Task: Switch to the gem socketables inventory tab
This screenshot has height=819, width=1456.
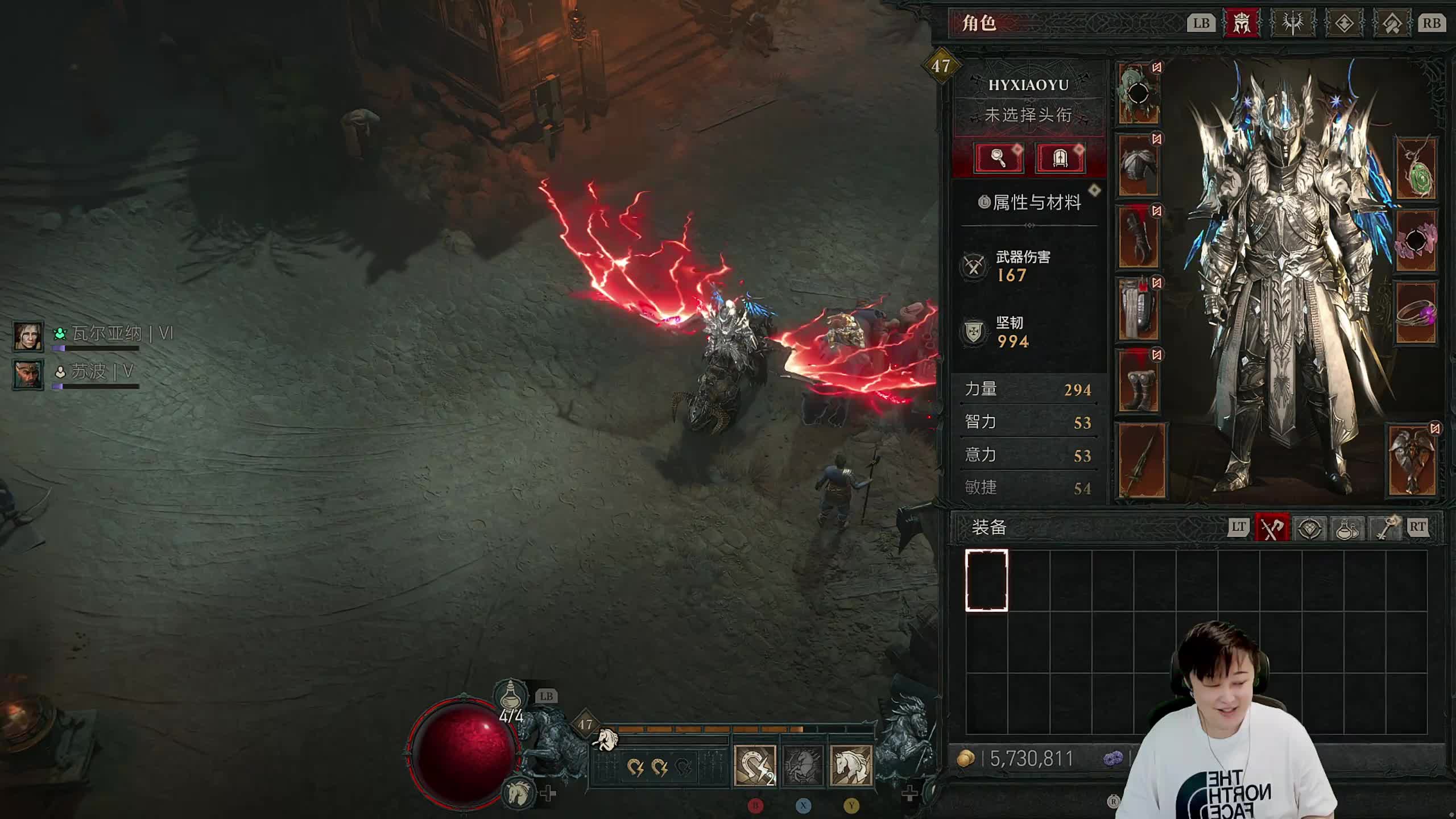Action: tap(1310, 528)
